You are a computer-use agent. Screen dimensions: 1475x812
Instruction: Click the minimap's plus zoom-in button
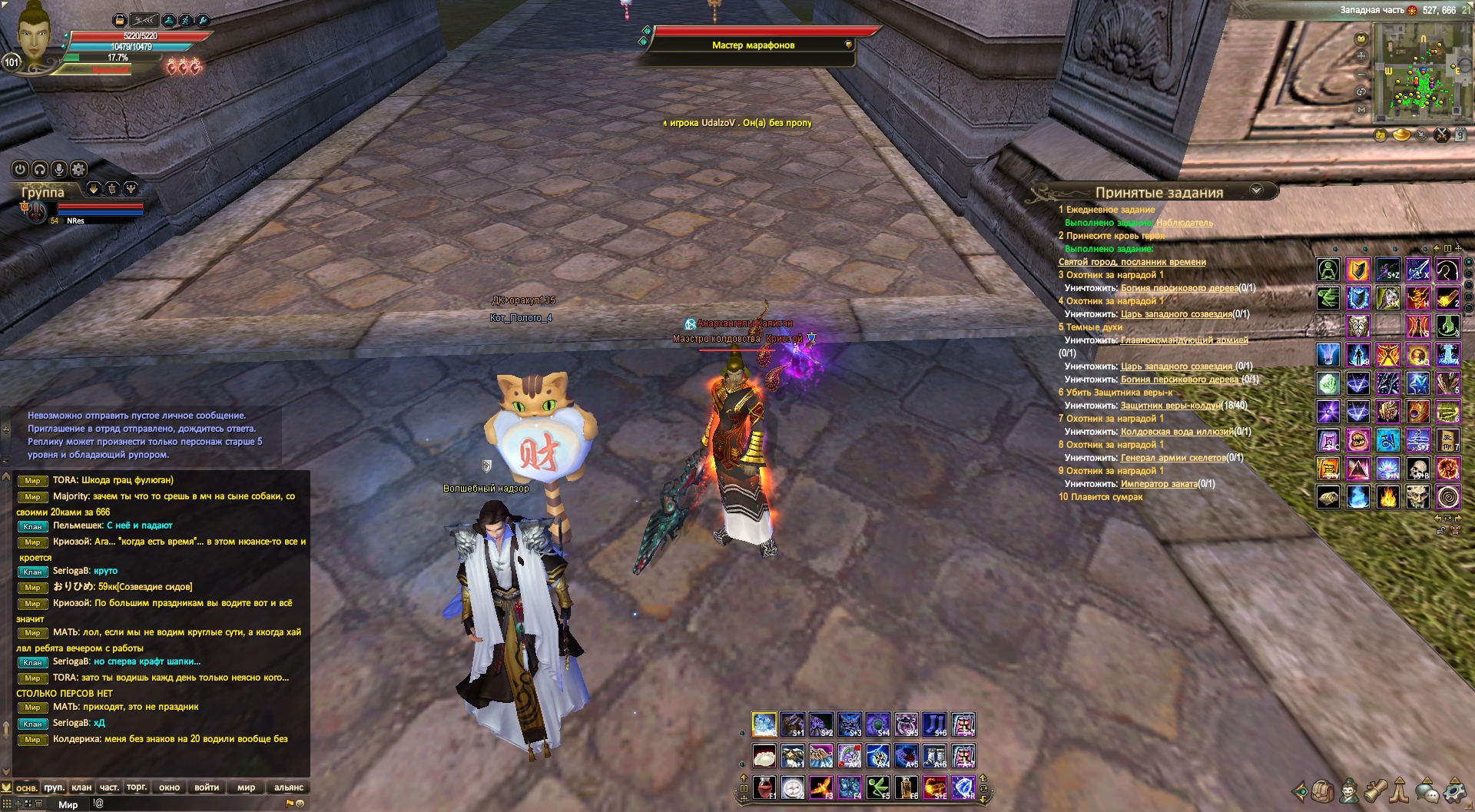(x=1361, y=56)
